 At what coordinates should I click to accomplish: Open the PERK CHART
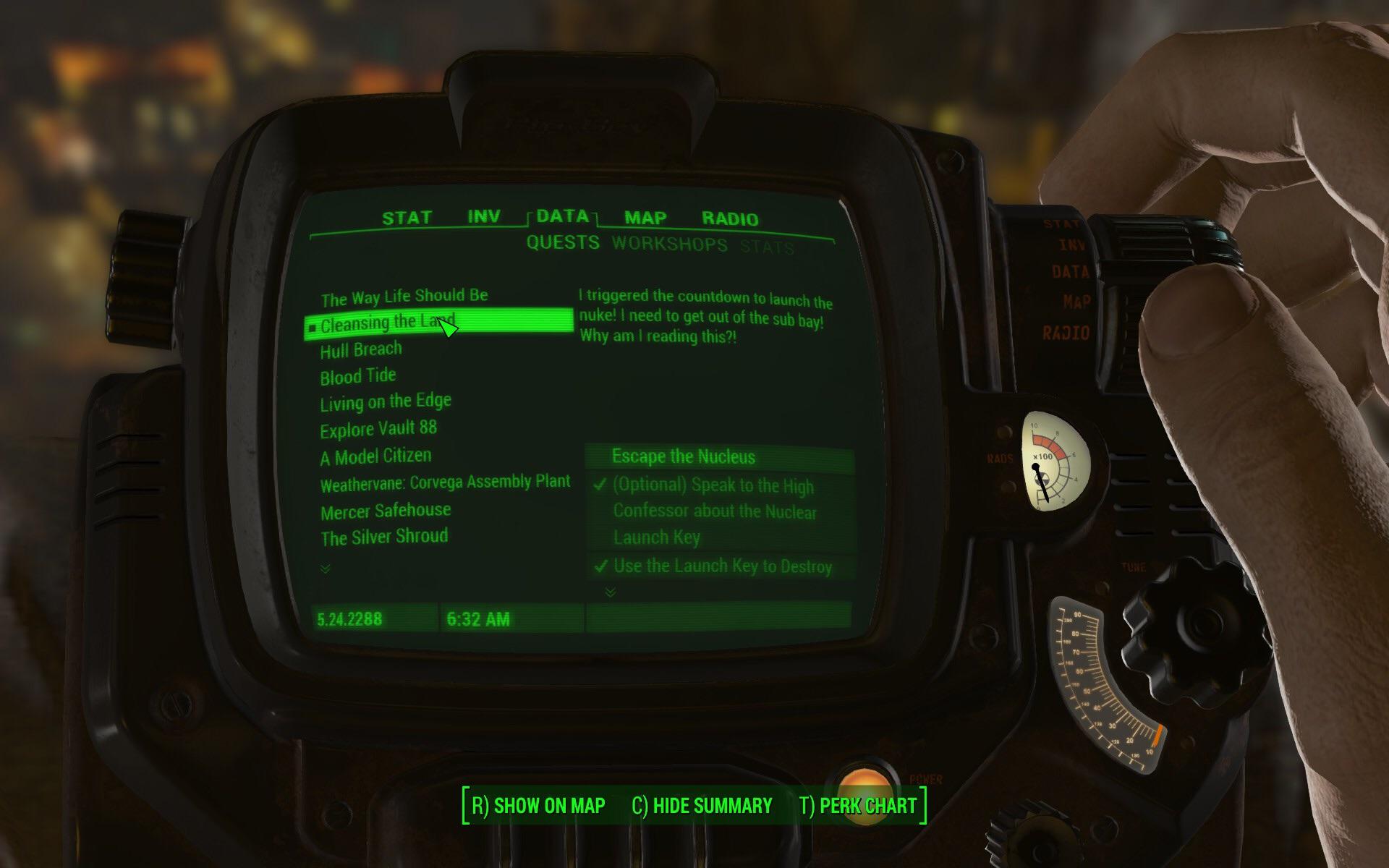(858, 805)
